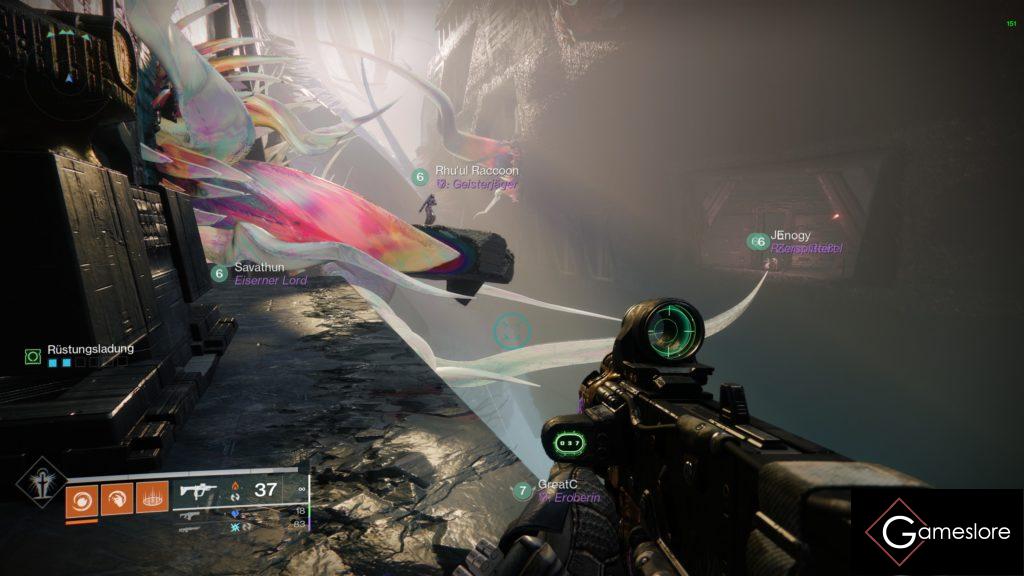Viewport: 1024px width, 576px height.
Task: Select the equipped primary weapon icon
Action: [x=198, y=491]
